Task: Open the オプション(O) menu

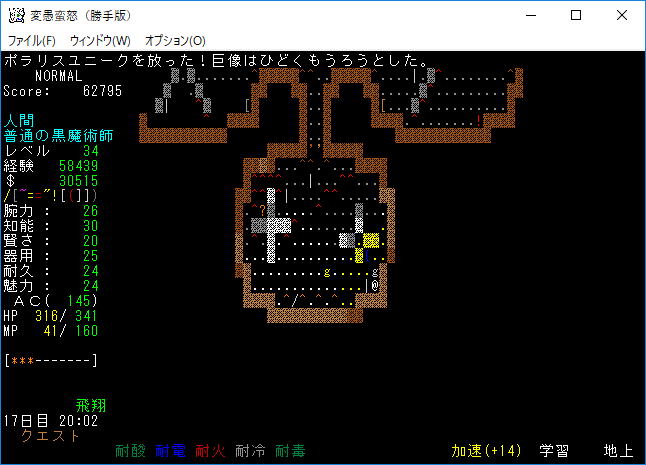Action: [175, 41]
